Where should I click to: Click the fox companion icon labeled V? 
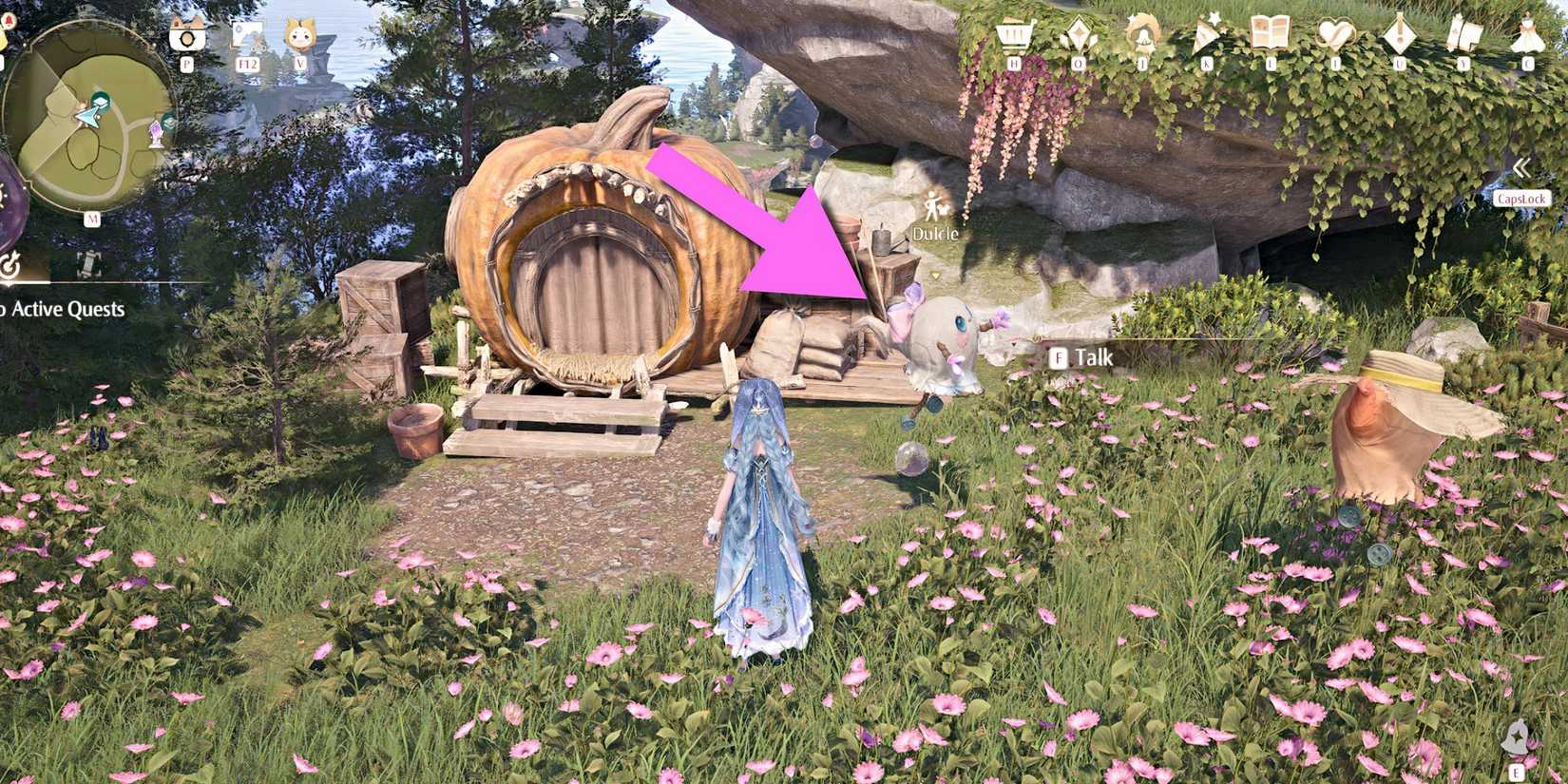[300, 36]
